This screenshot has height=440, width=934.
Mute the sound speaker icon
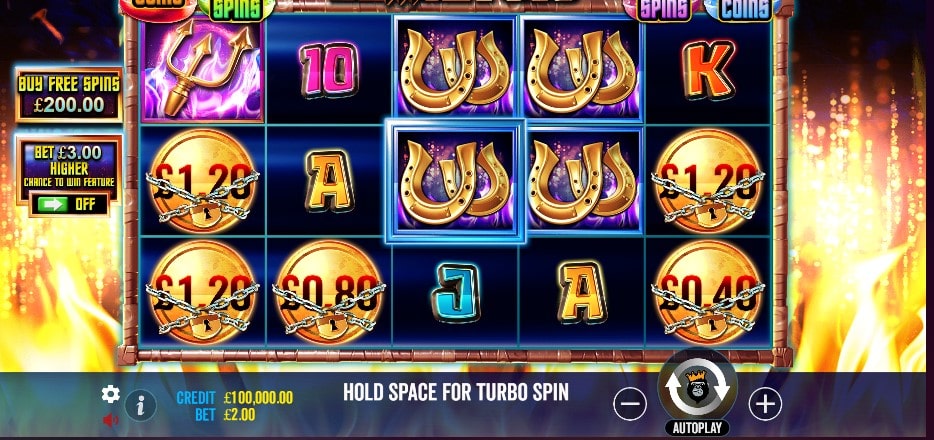pyautogui.click(x=111, y=420)
